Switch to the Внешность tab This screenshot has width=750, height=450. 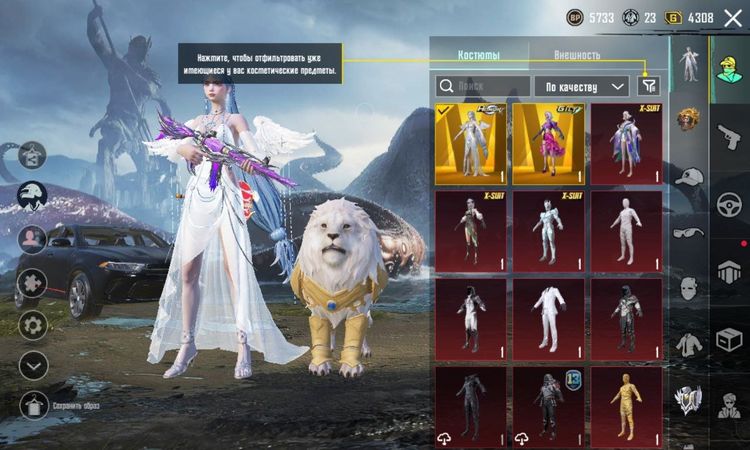(577, 55)
